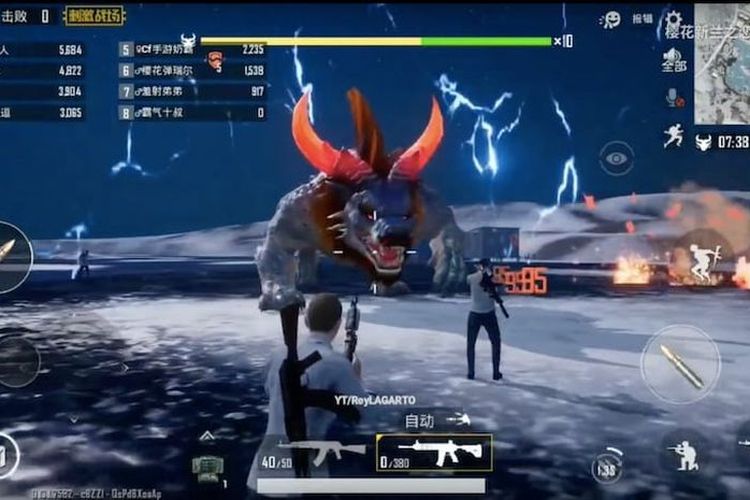Tap the report button beside the emote
The height and width of the screenshot is (500, 750).
point(642,19)
